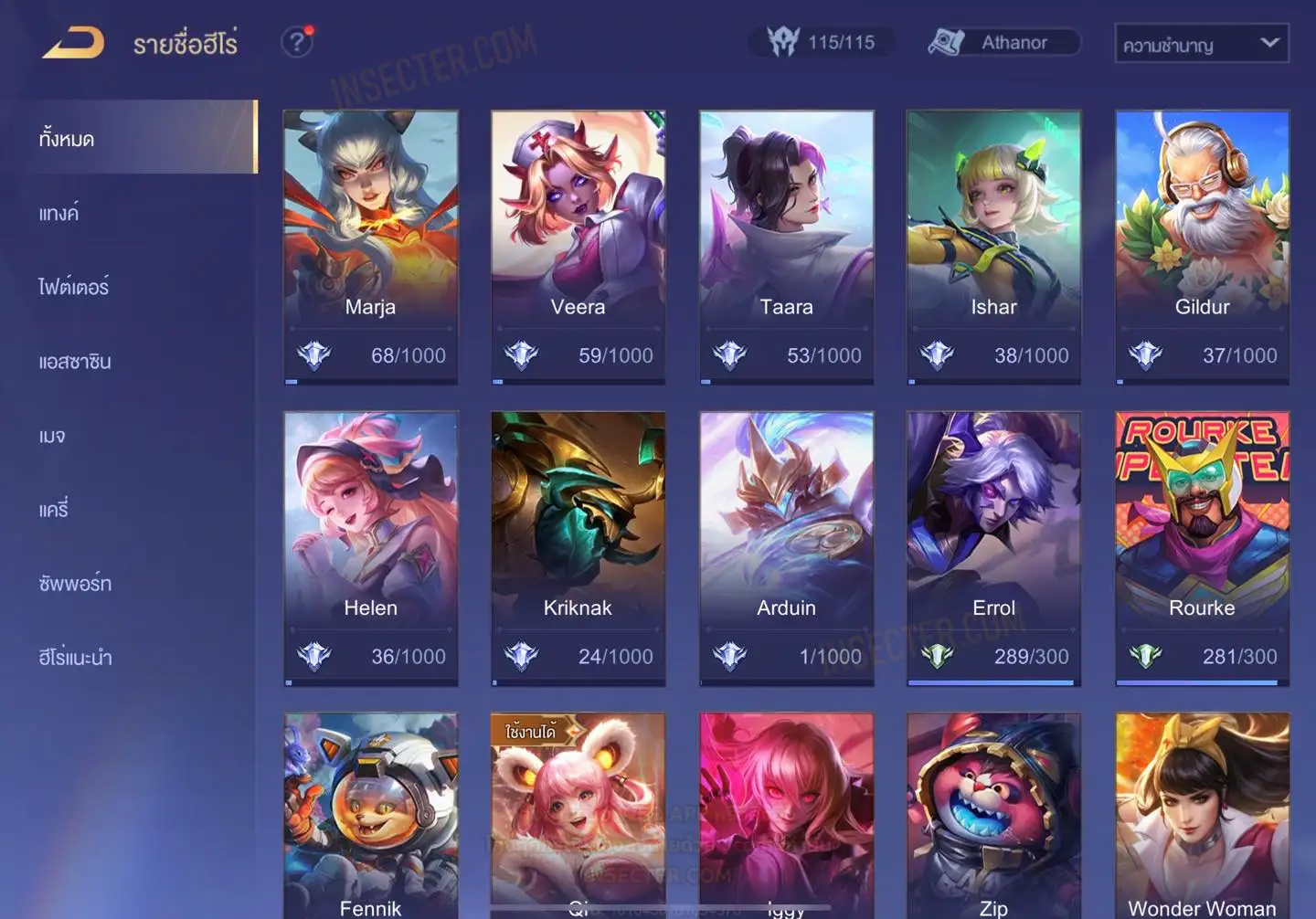Pick the Ishar hero card

(993, 247)
